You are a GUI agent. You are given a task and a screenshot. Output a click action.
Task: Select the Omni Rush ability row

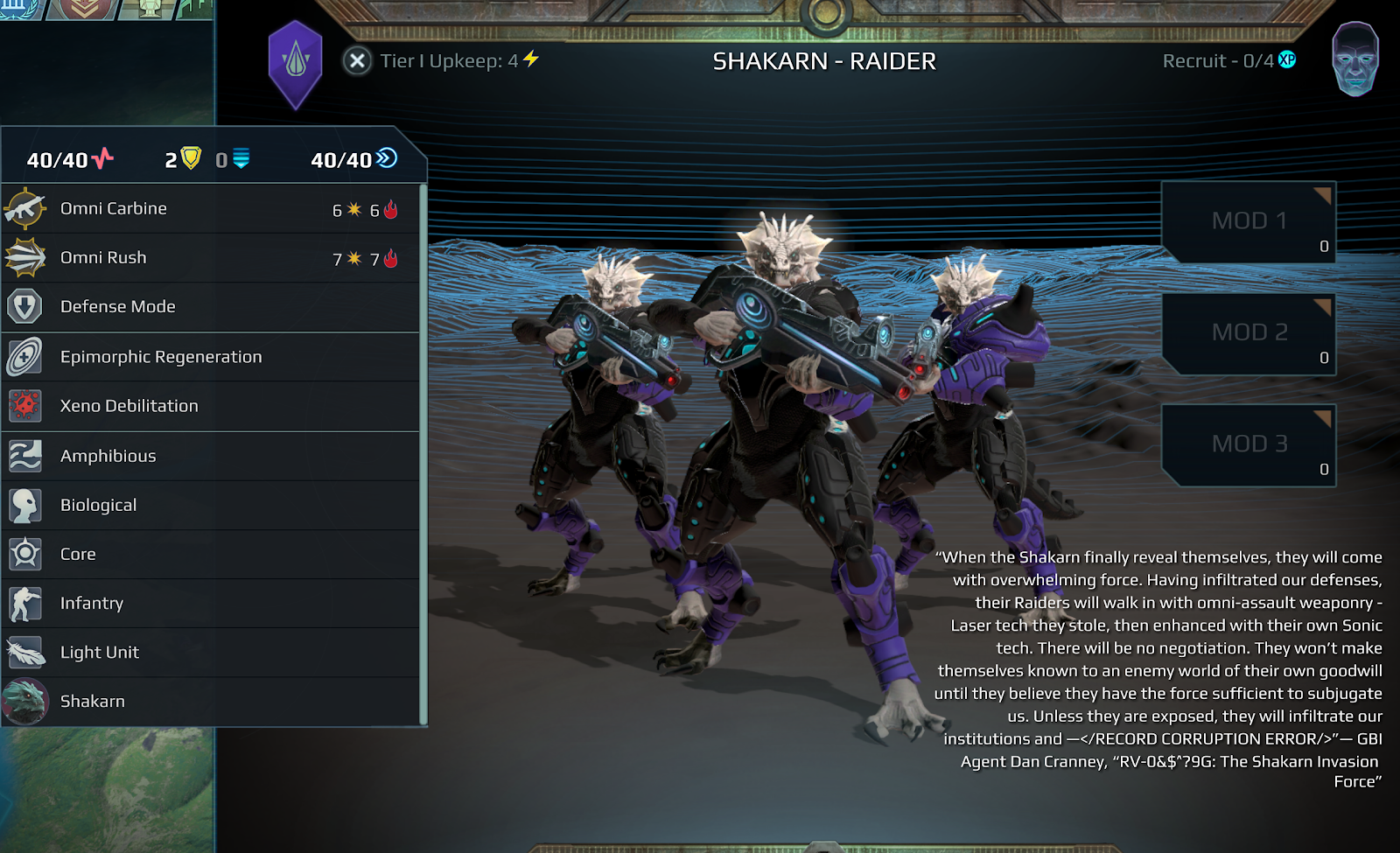[x=210, y=258]
